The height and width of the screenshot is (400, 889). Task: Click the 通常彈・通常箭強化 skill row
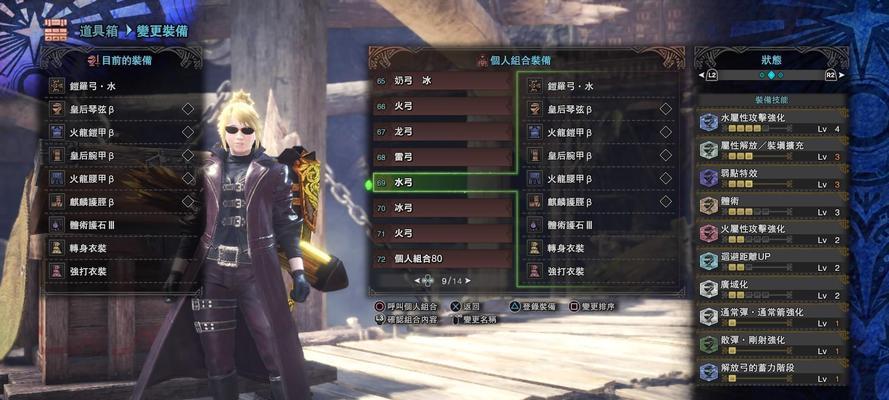point(771,318)
